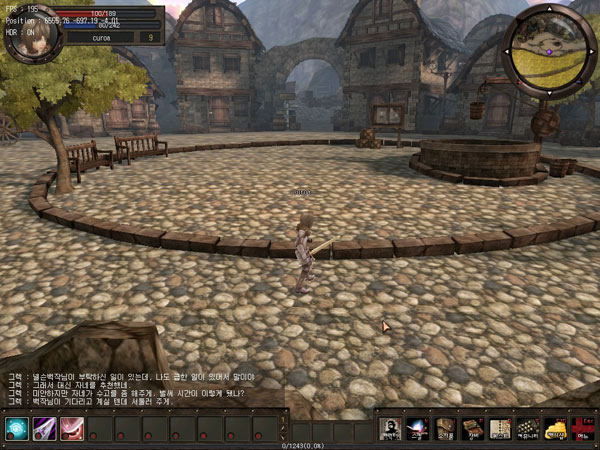Open the skills menu with blue flame icon
This screenshot has height=450, width=600.
418,428
